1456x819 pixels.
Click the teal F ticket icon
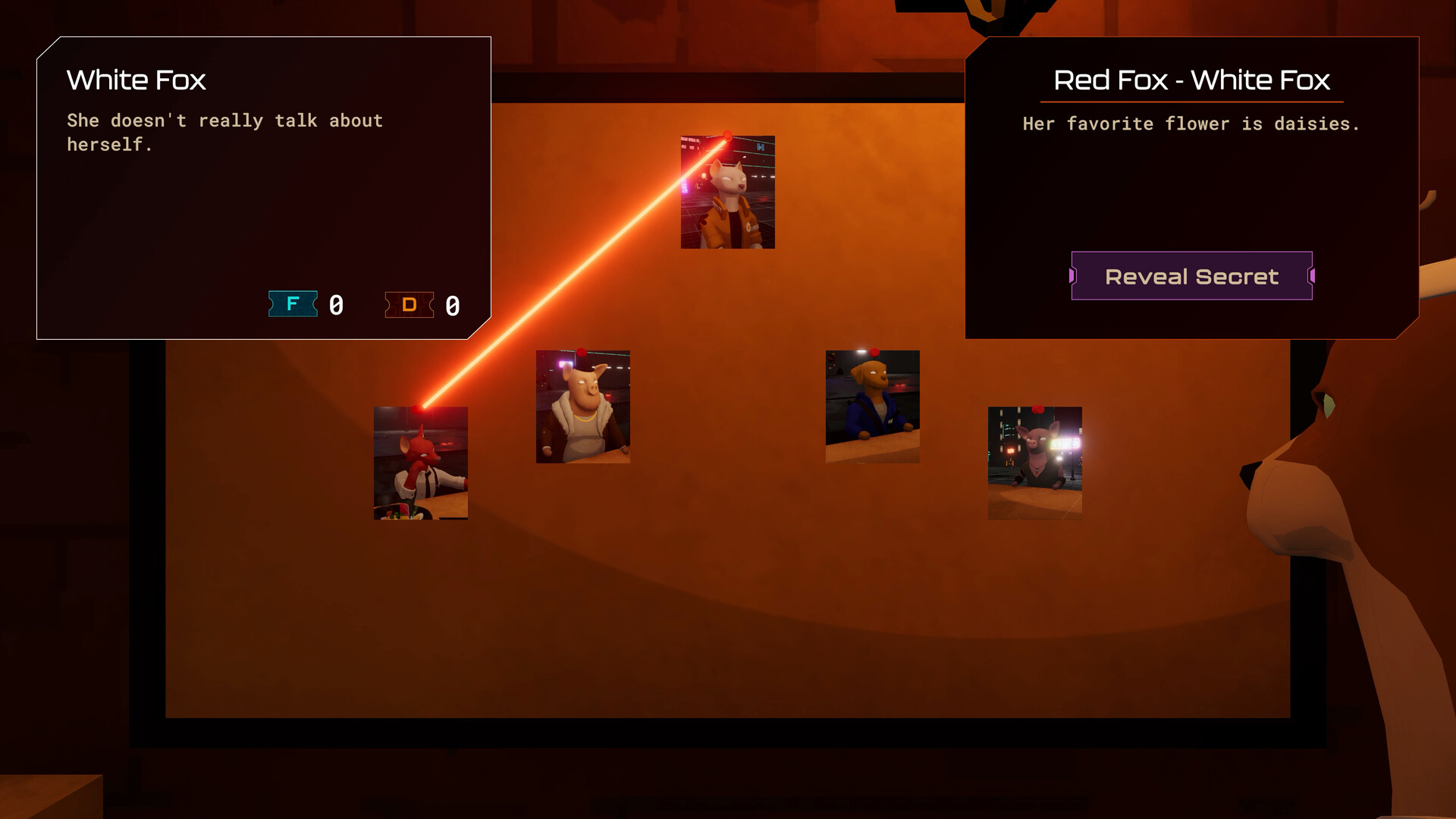click(x=293, y=305)
